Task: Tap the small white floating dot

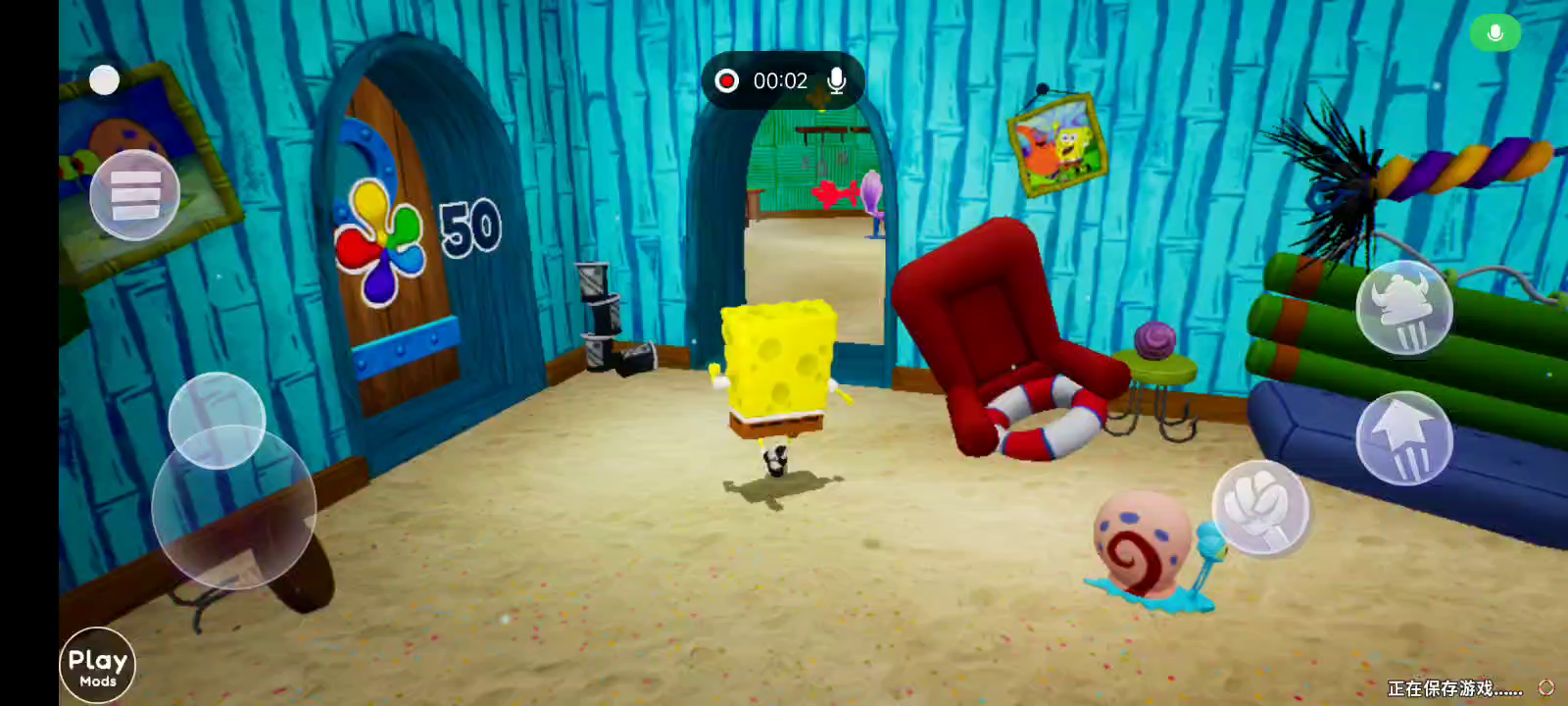Action: pos(104,80)
